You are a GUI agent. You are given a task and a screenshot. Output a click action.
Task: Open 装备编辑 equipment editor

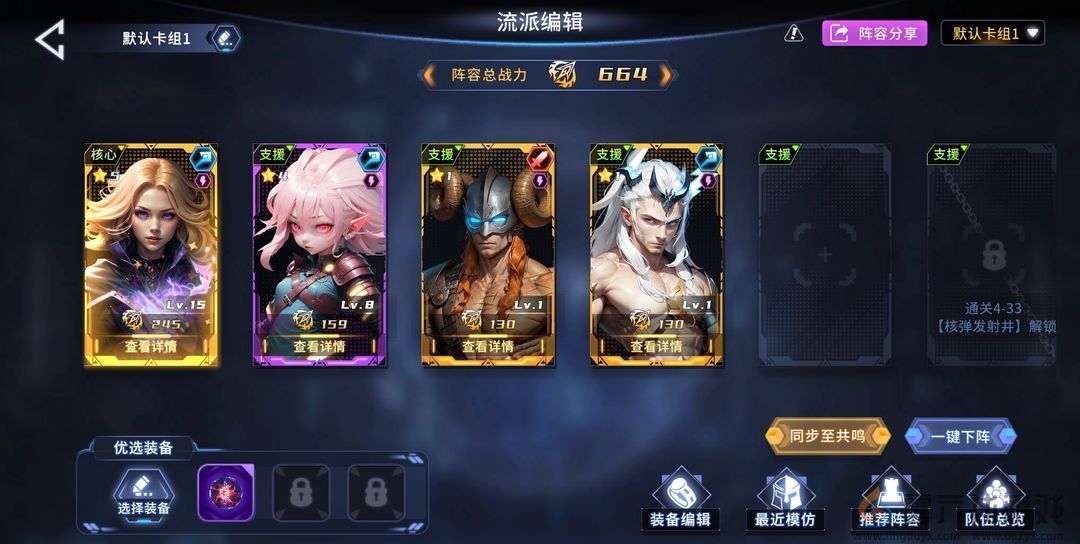680,500
